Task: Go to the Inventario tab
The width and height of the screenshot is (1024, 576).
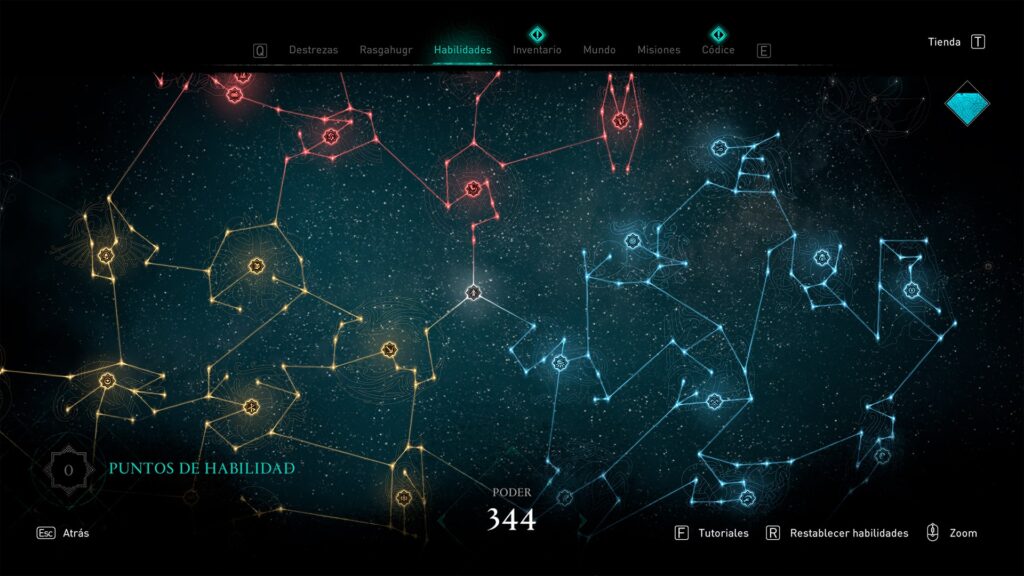Action: pyautogui.click(x=537, y=50)
